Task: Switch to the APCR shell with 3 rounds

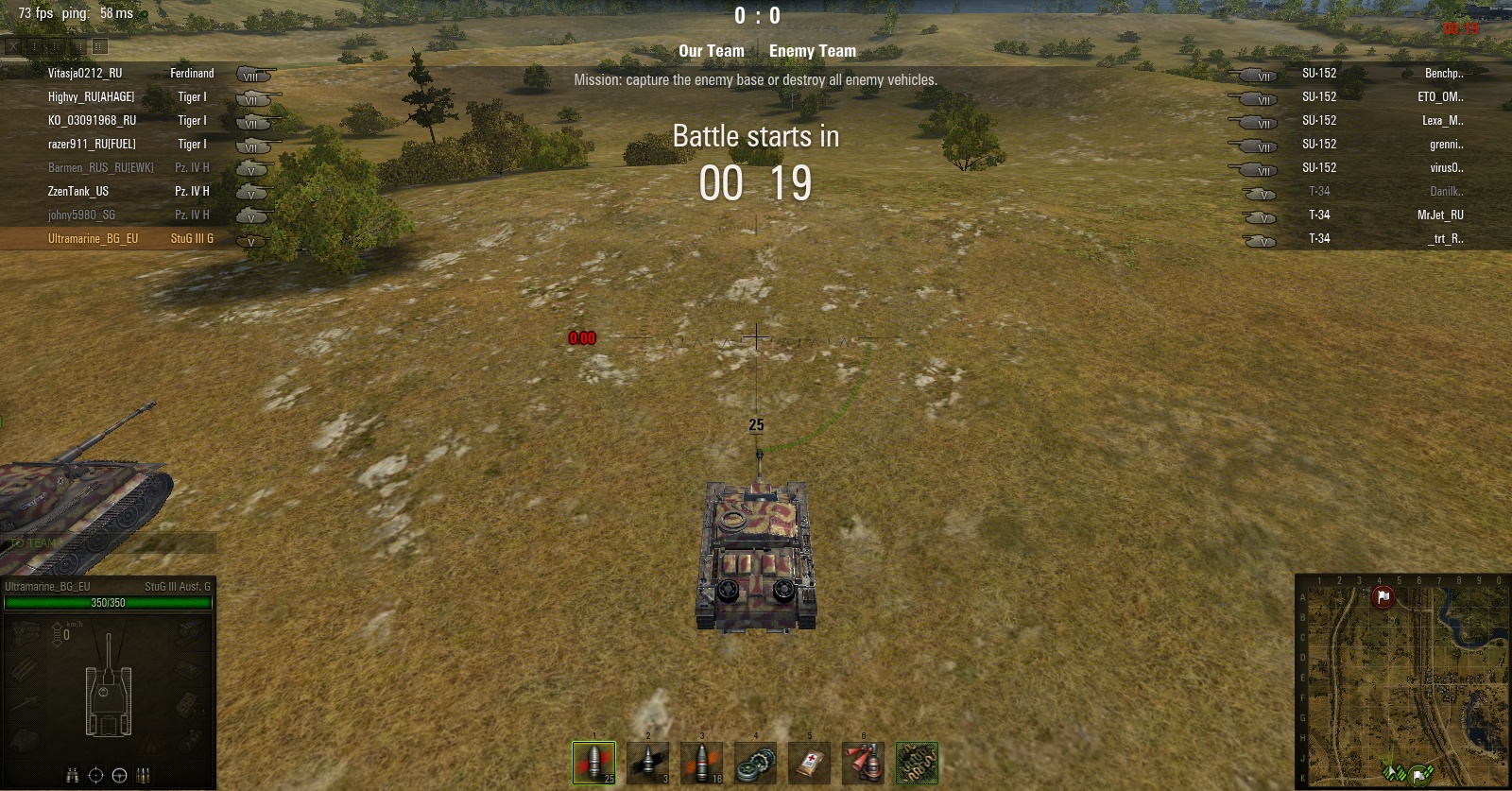Action: (x=647, y=763)
